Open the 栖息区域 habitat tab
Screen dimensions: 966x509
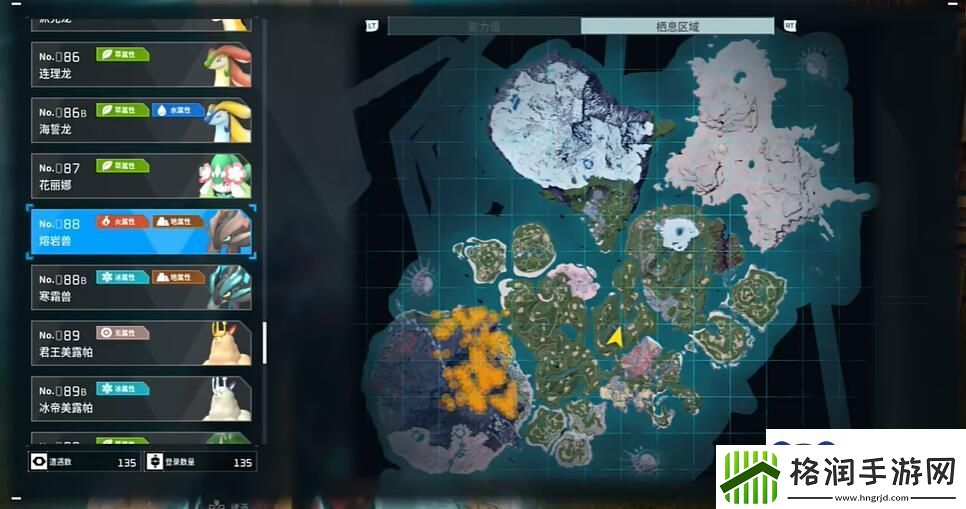point(677,26)
